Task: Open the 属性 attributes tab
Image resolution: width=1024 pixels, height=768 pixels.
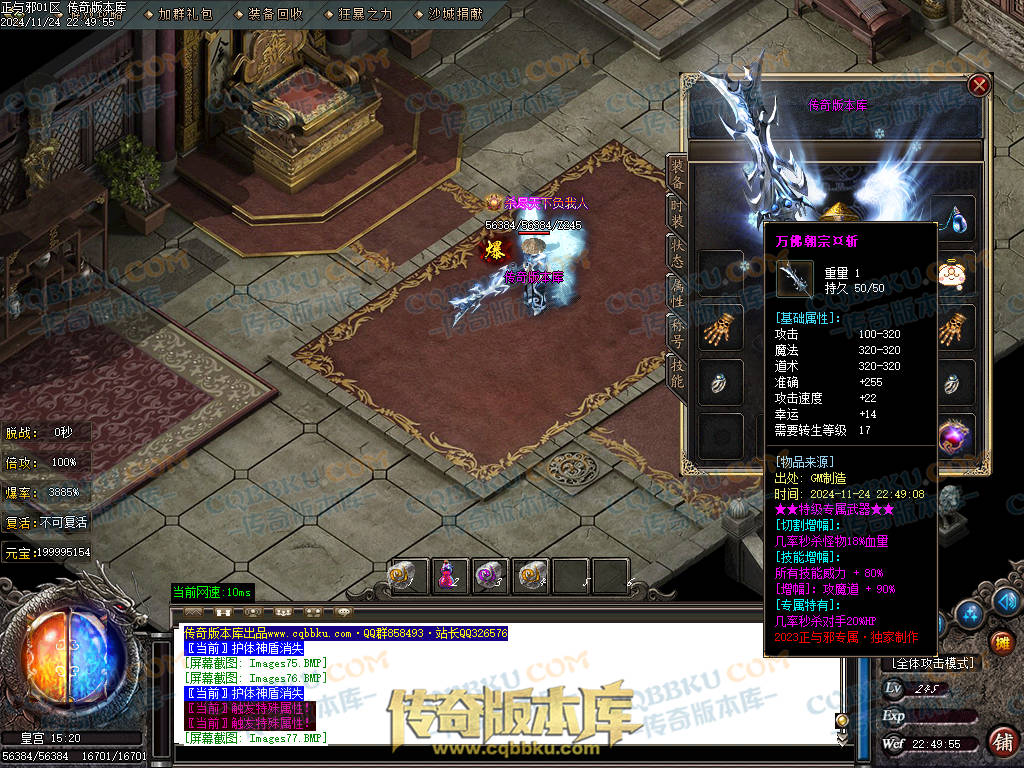Action: pyautogui.click(x=677, y=292)
